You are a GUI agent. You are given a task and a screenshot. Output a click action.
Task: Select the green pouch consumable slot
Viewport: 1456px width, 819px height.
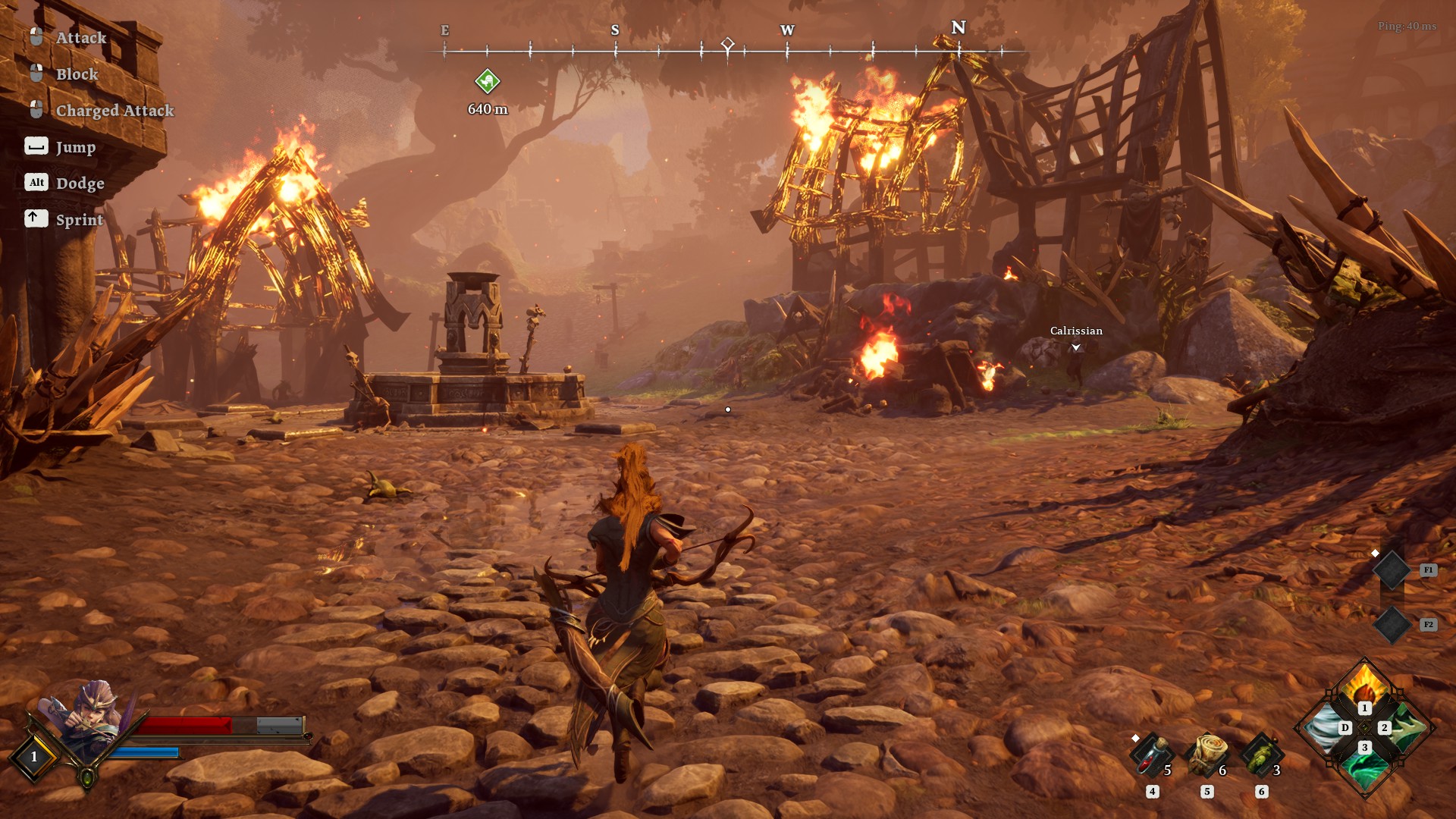(1261, 755)
